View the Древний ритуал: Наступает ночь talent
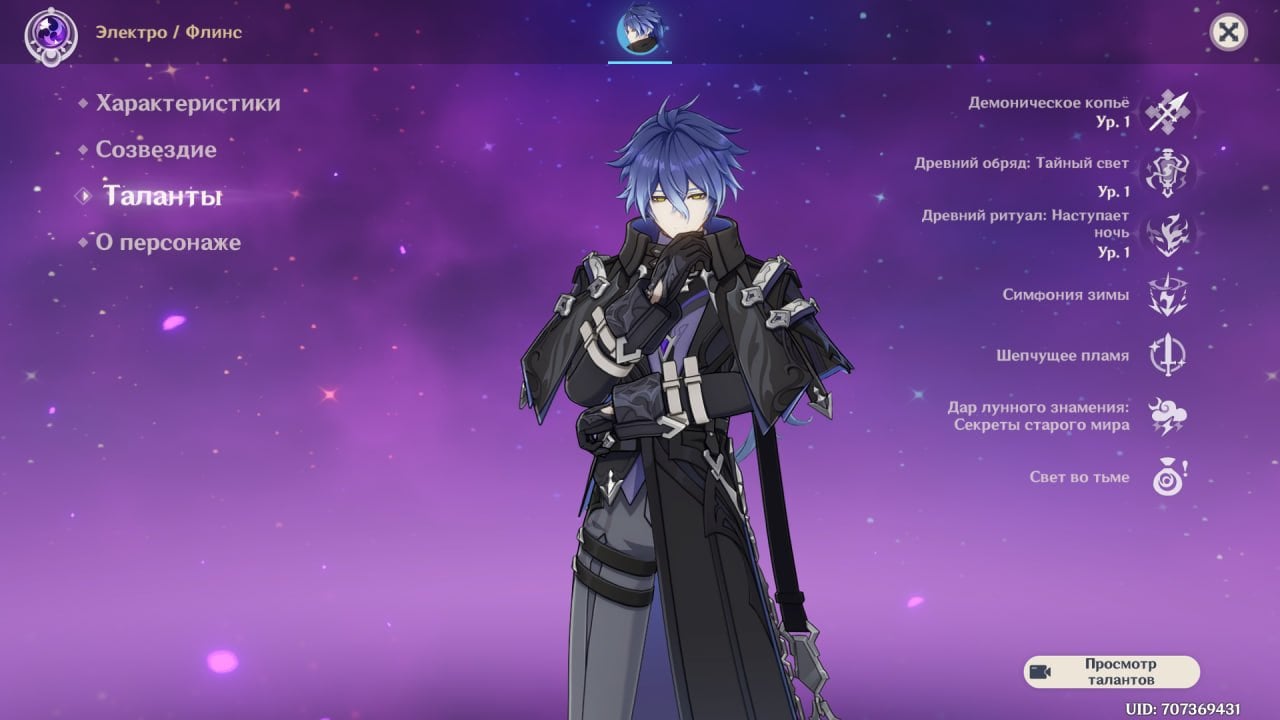1280x720 pixels. point(1166,233)
